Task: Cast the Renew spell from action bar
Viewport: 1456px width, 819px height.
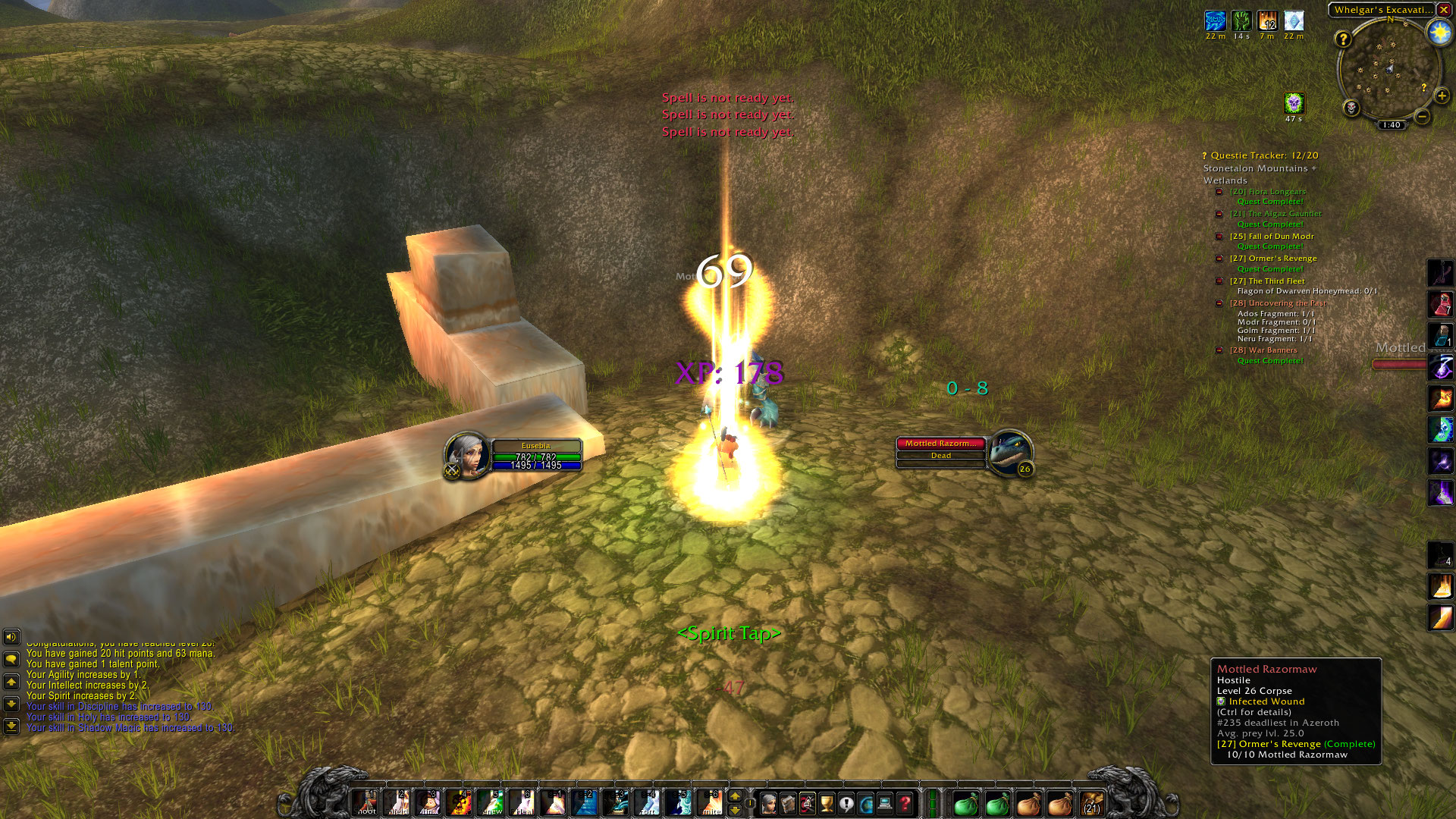Action: 491,802
